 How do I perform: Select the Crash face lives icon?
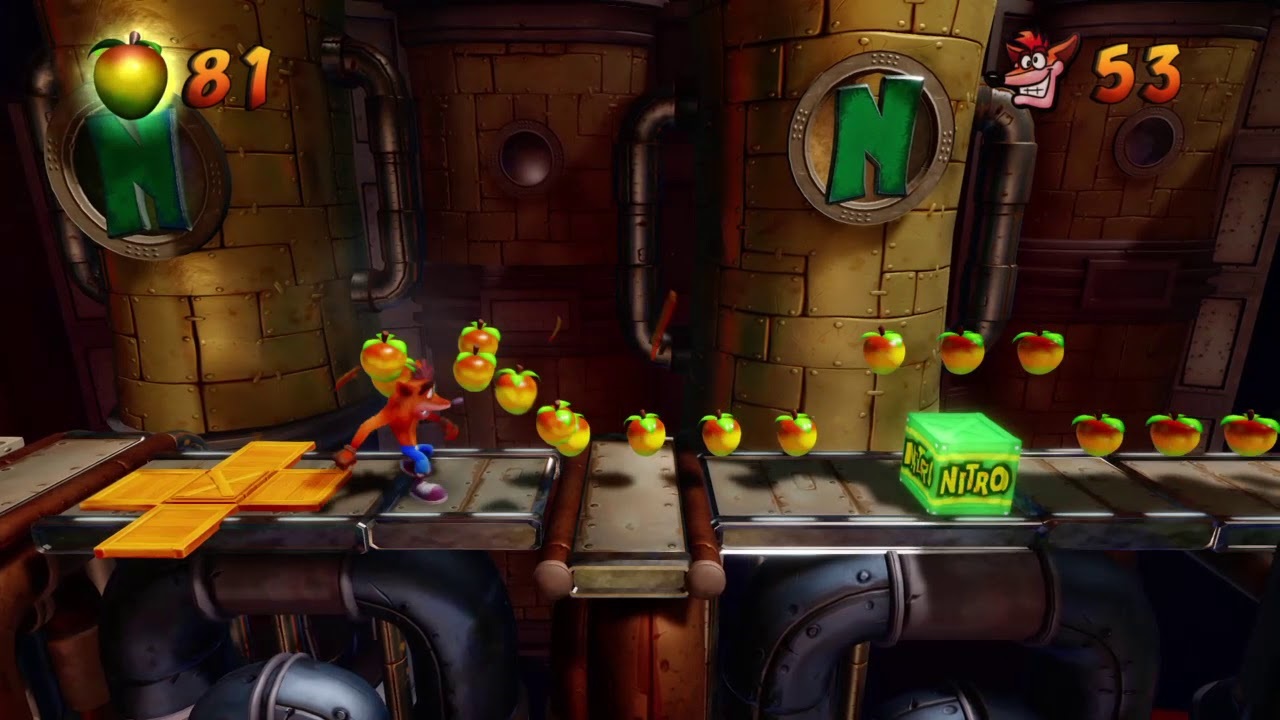pos(1034,72)
